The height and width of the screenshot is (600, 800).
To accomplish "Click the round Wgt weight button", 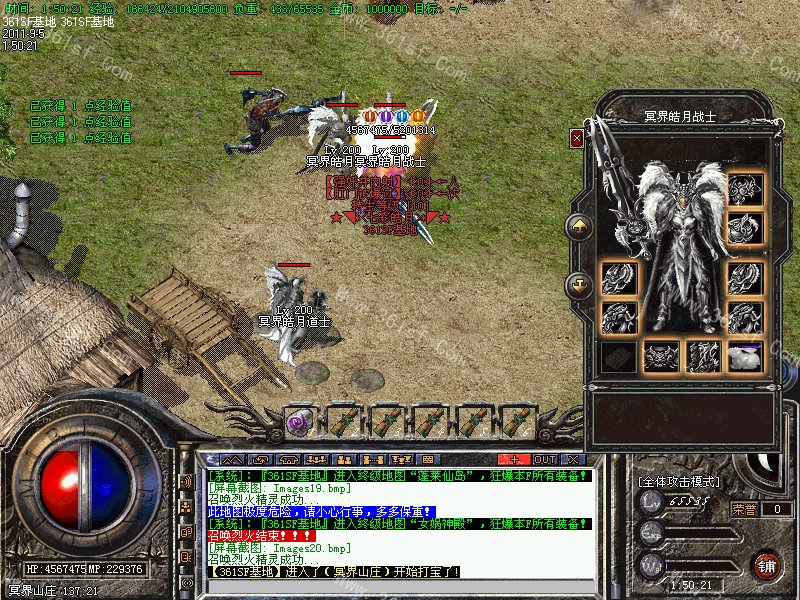I will pyautogui.click(x=651, y=566).
